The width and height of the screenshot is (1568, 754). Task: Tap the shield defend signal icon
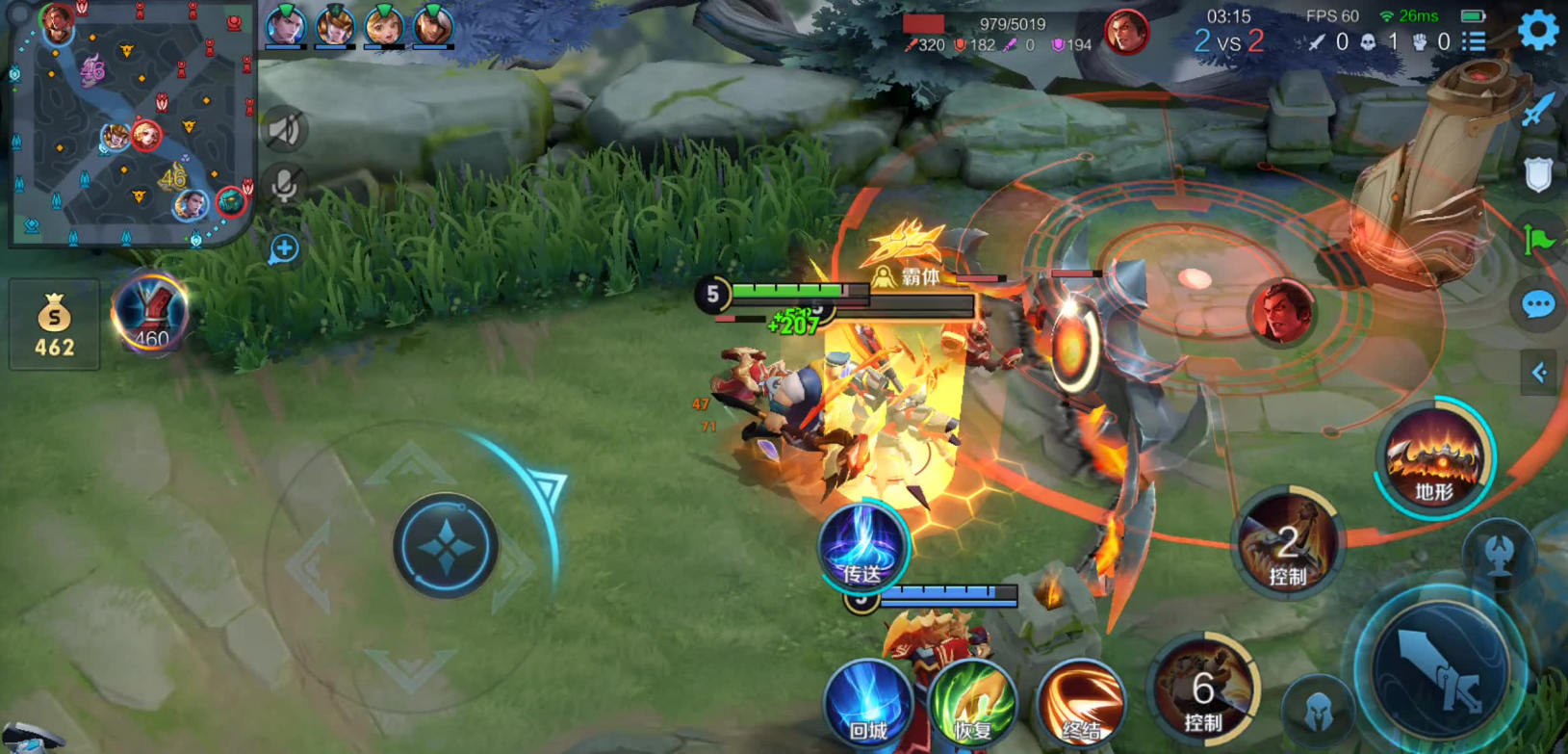click(1537, 175)
